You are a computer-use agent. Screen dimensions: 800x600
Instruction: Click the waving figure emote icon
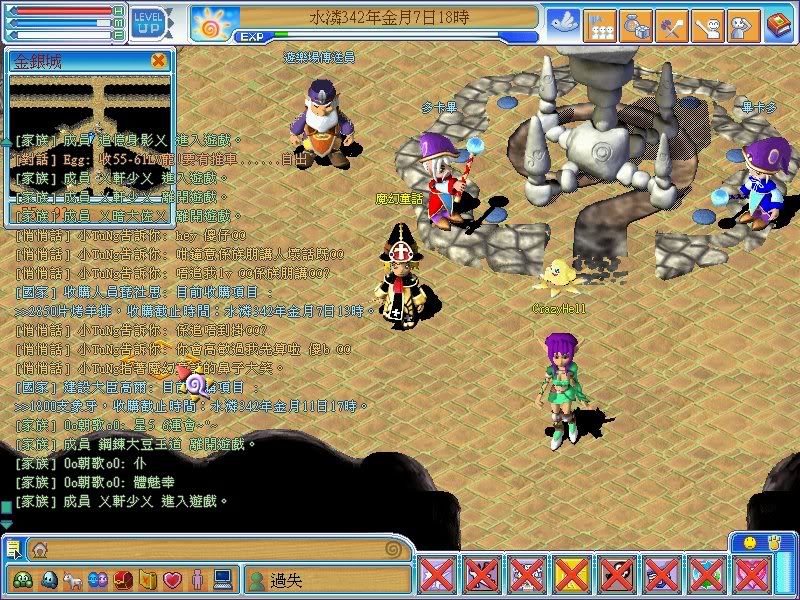coord(707,22)
